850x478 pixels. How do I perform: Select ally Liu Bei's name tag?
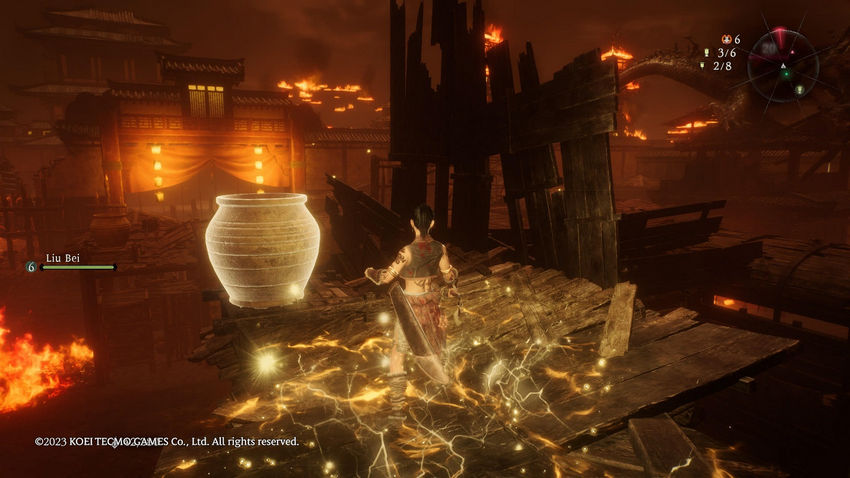pos(61,257)
